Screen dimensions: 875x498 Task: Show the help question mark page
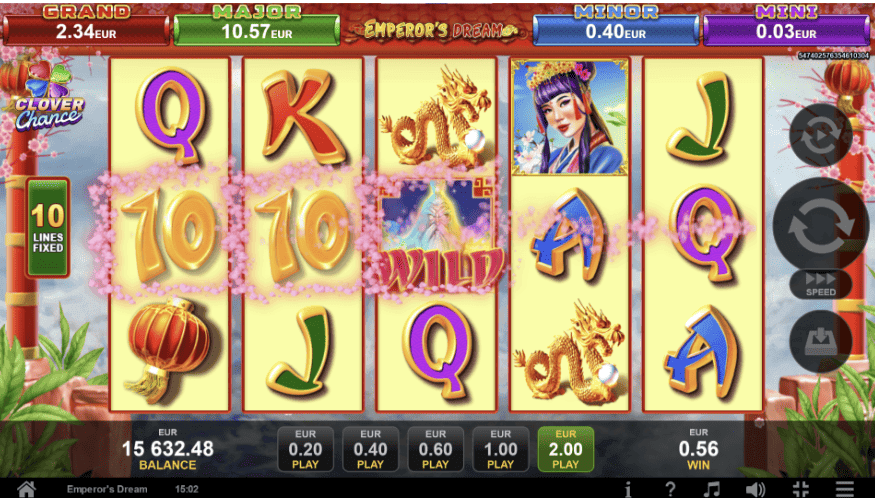tap(670, 489)
